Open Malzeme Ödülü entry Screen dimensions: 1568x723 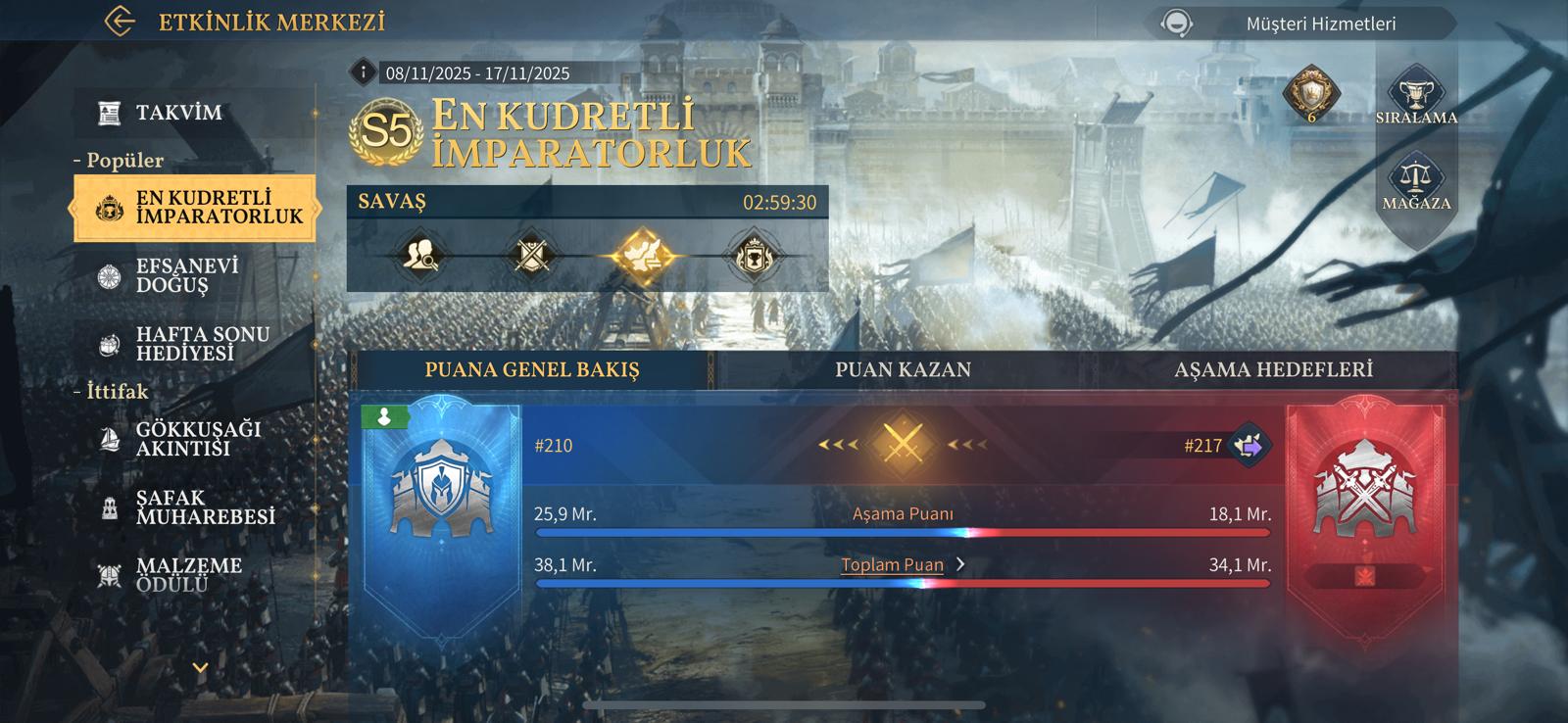coord(186,575)
